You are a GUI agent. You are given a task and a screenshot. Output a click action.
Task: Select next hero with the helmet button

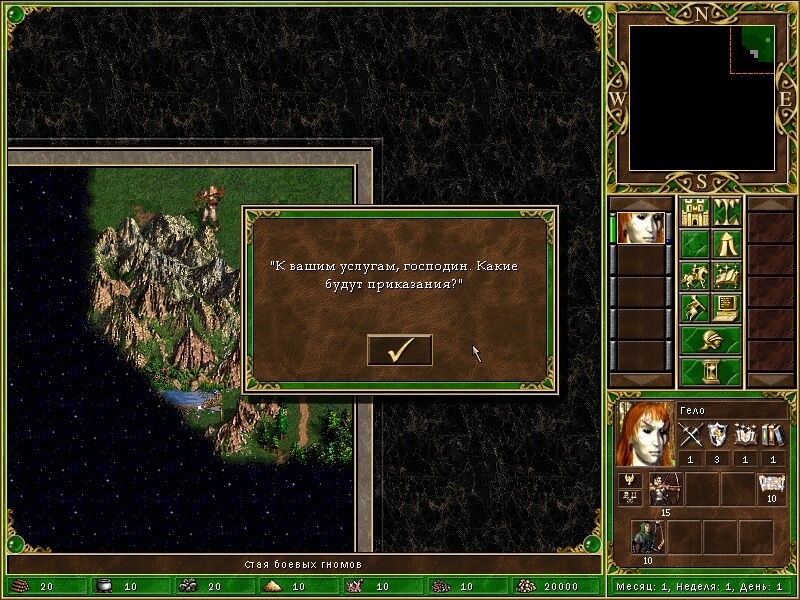pos(710,339)
